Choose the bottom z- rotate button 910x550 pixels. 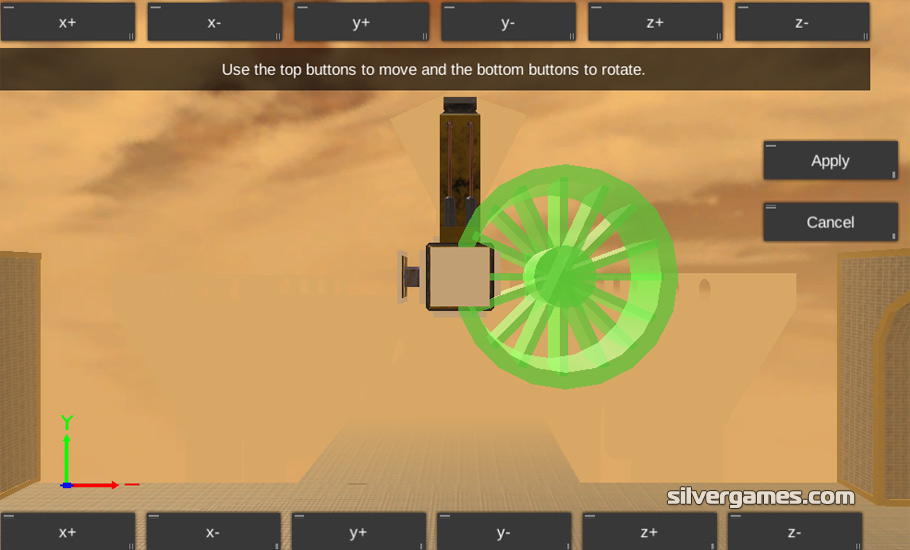tap(794, 532)
